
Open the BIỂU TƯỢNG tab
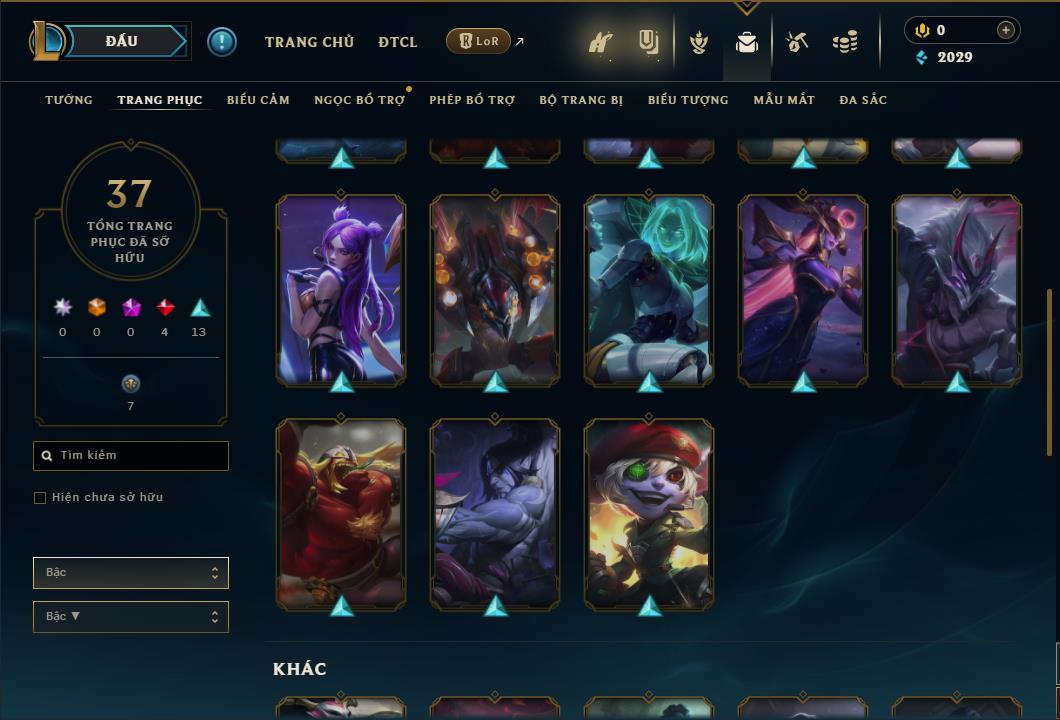[x=688, y=100]
